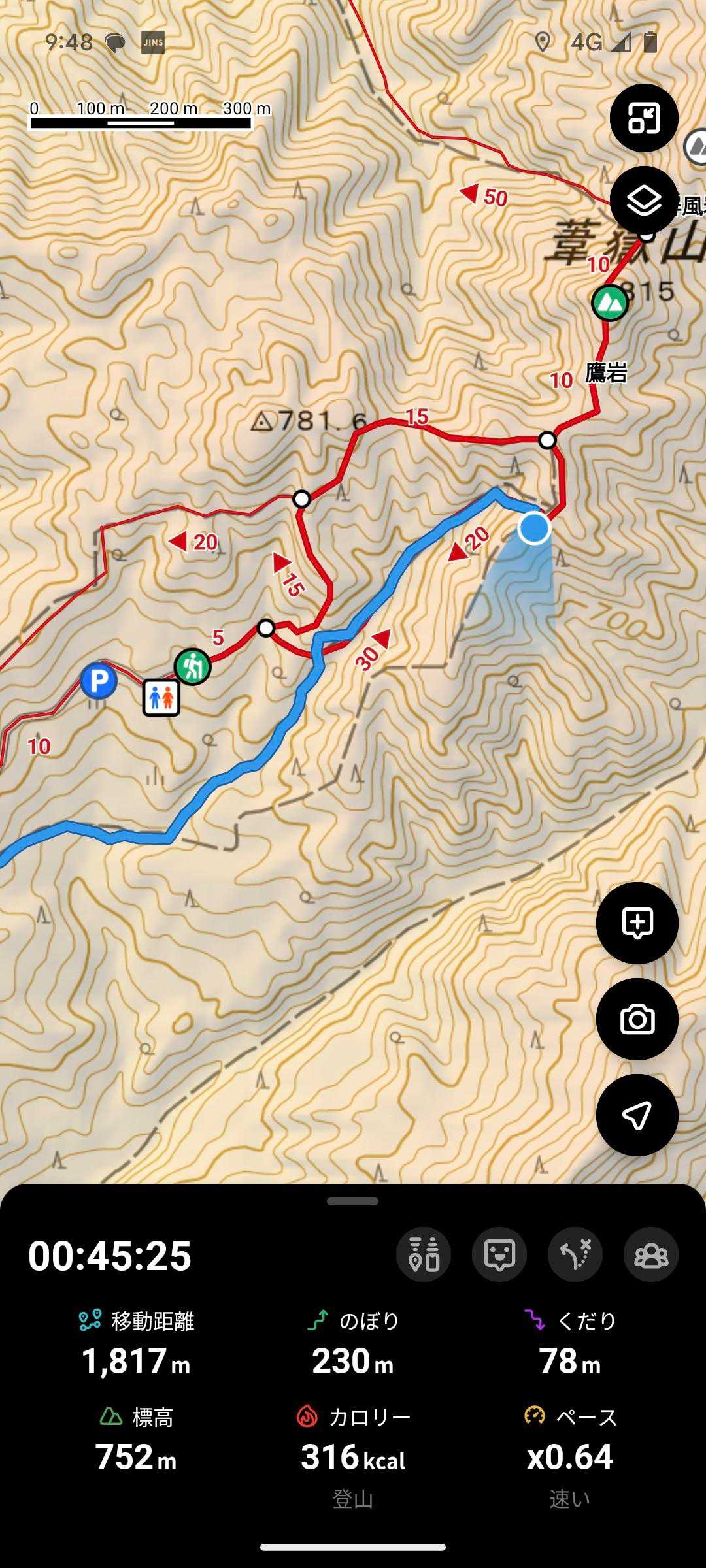The image size is (706, 1568).
Task: Tap the blue current location dot
Action: (534, 527)
